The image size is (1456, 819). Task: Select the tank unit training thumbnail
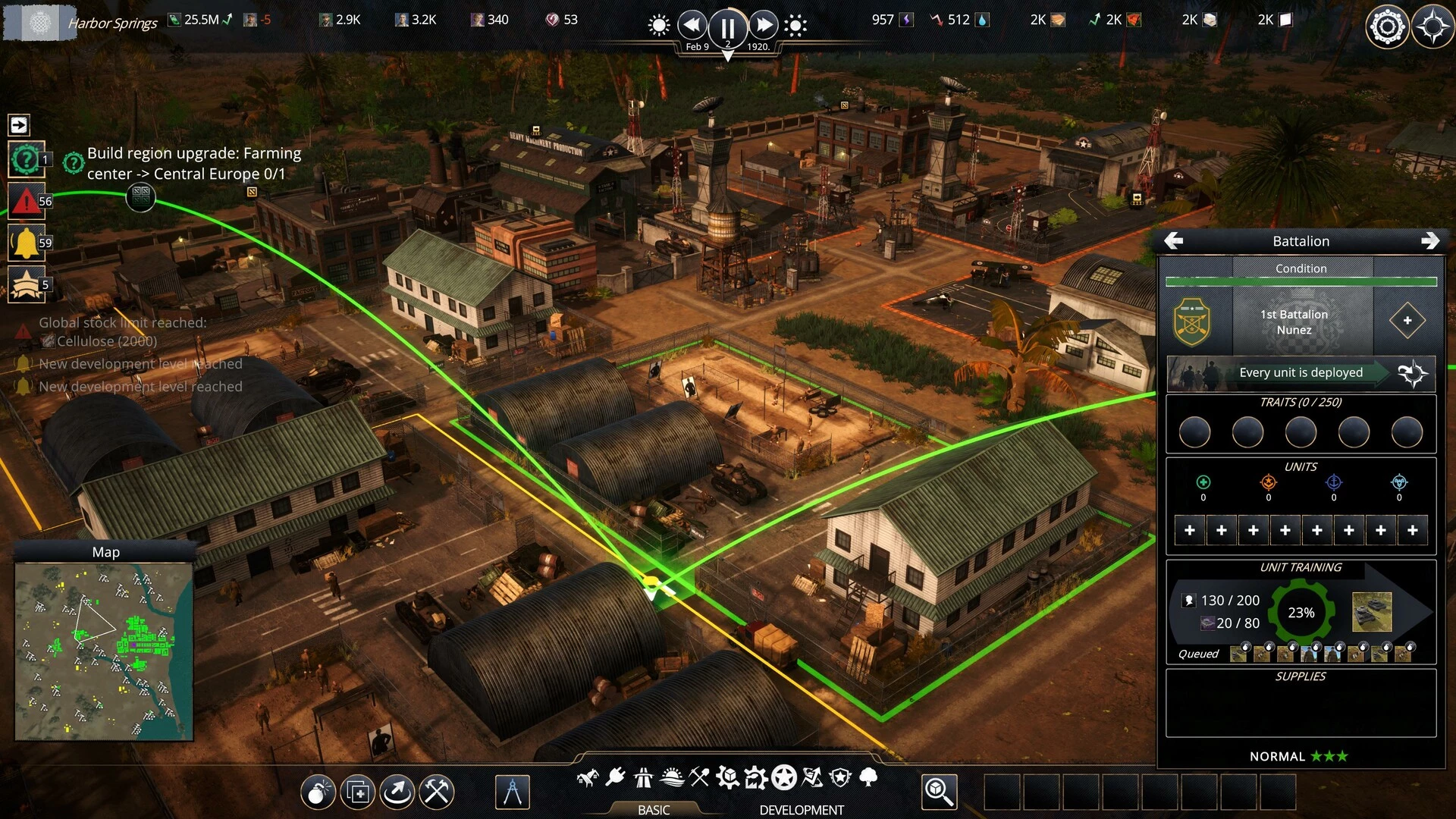(x=1372, y=612)
